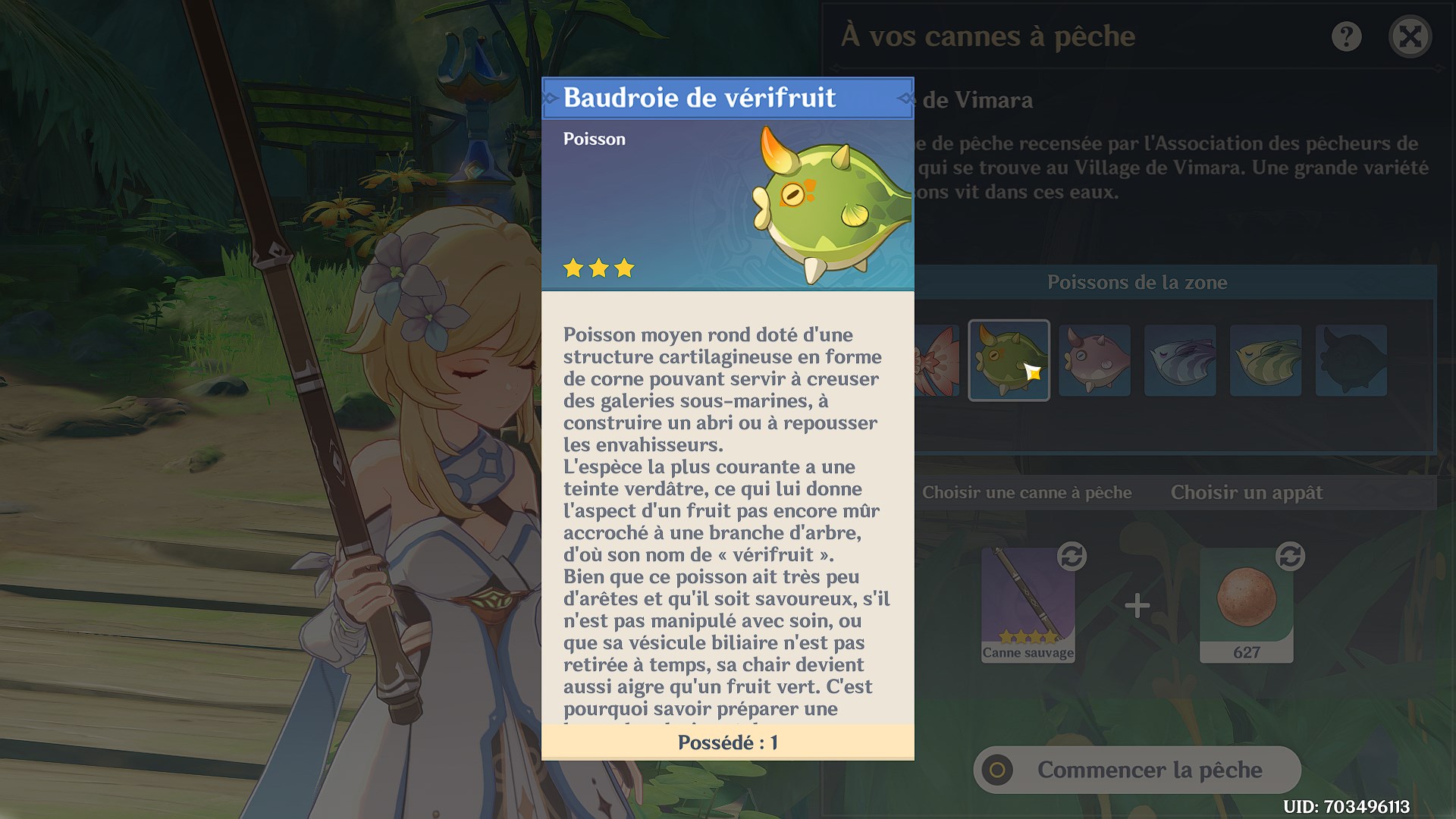The height and width of the screenshot is (819, 1456).
Task: Switch to the Choisir une canne à pêche tab
Action: tap(1027, 492)
